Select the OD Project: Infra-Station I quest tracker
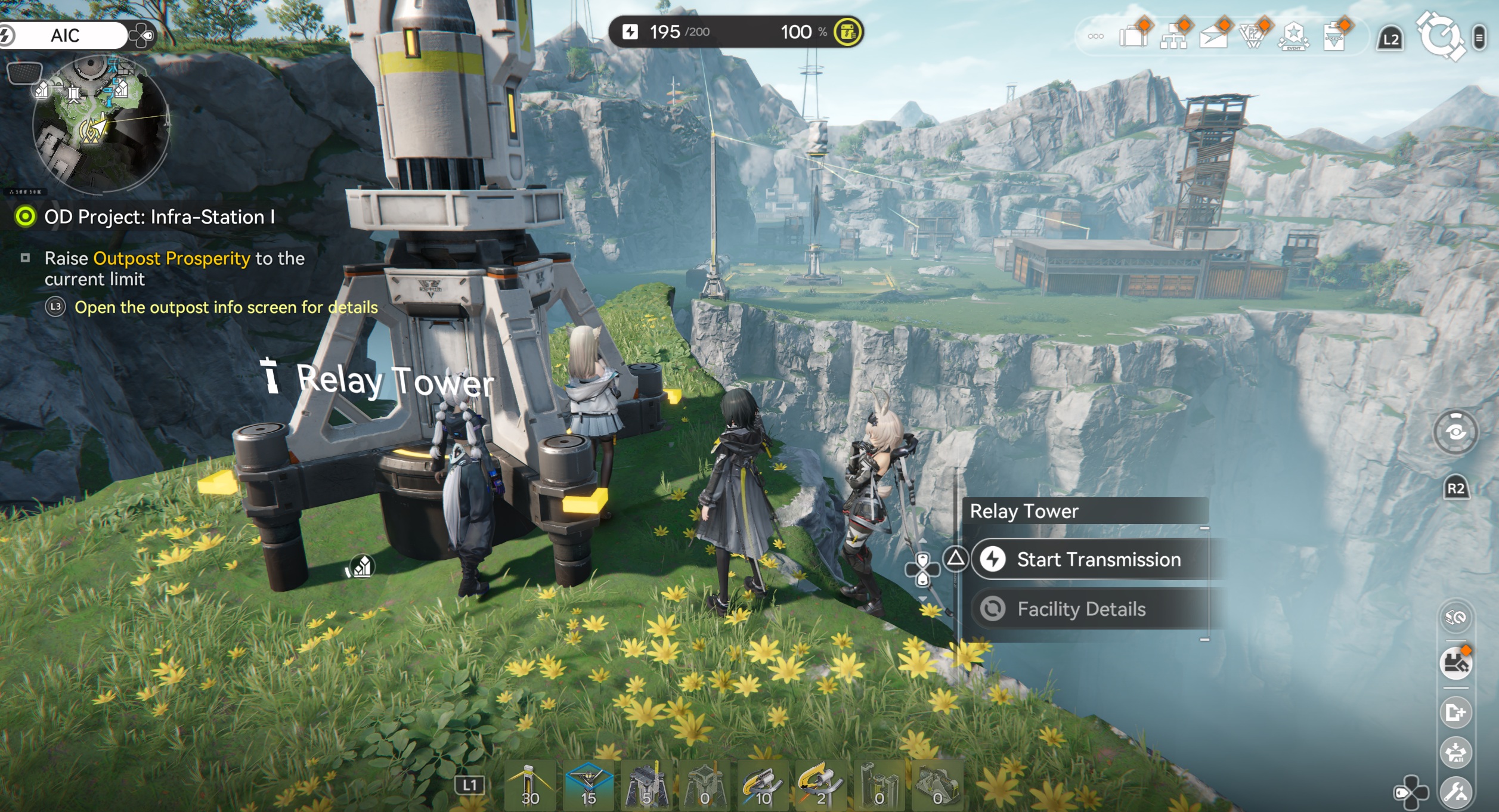This screenshot has width=1499, height=812. point(159,217)
